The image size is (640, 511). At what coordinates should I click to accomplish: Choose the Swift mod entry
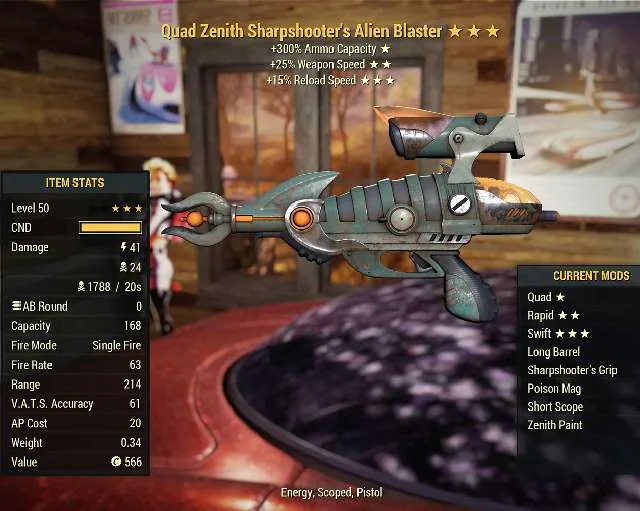tap(558, 333)
